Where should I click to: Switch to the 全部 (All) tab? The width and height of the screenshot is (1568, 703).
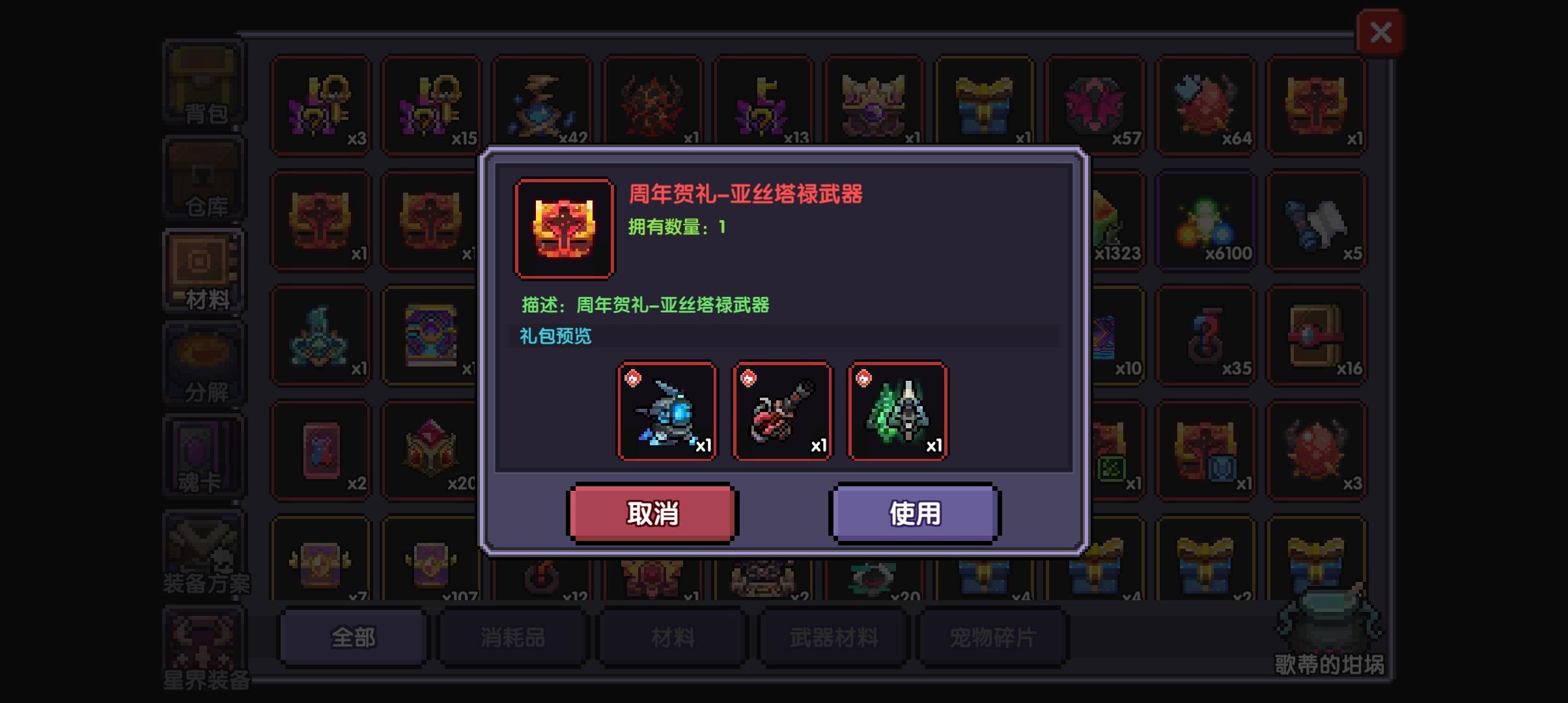[x=352, y=638]
